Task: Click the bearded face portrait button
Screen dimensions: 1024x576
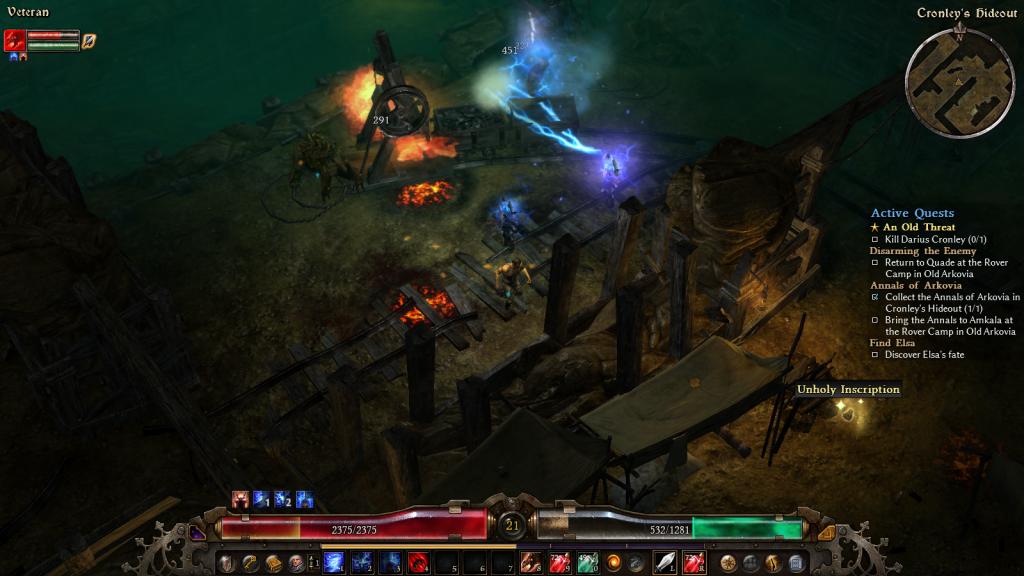Action: point(297,563)
